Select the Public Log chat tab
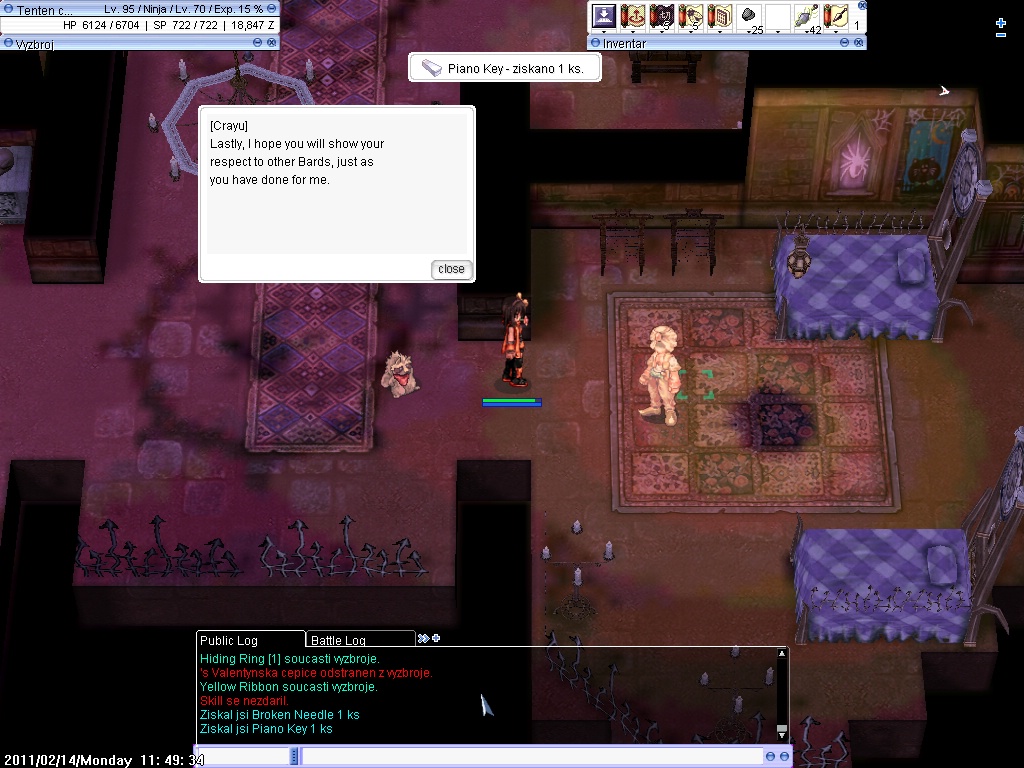Viewport: 1024px width, 768px height. (x=229, y=640)
